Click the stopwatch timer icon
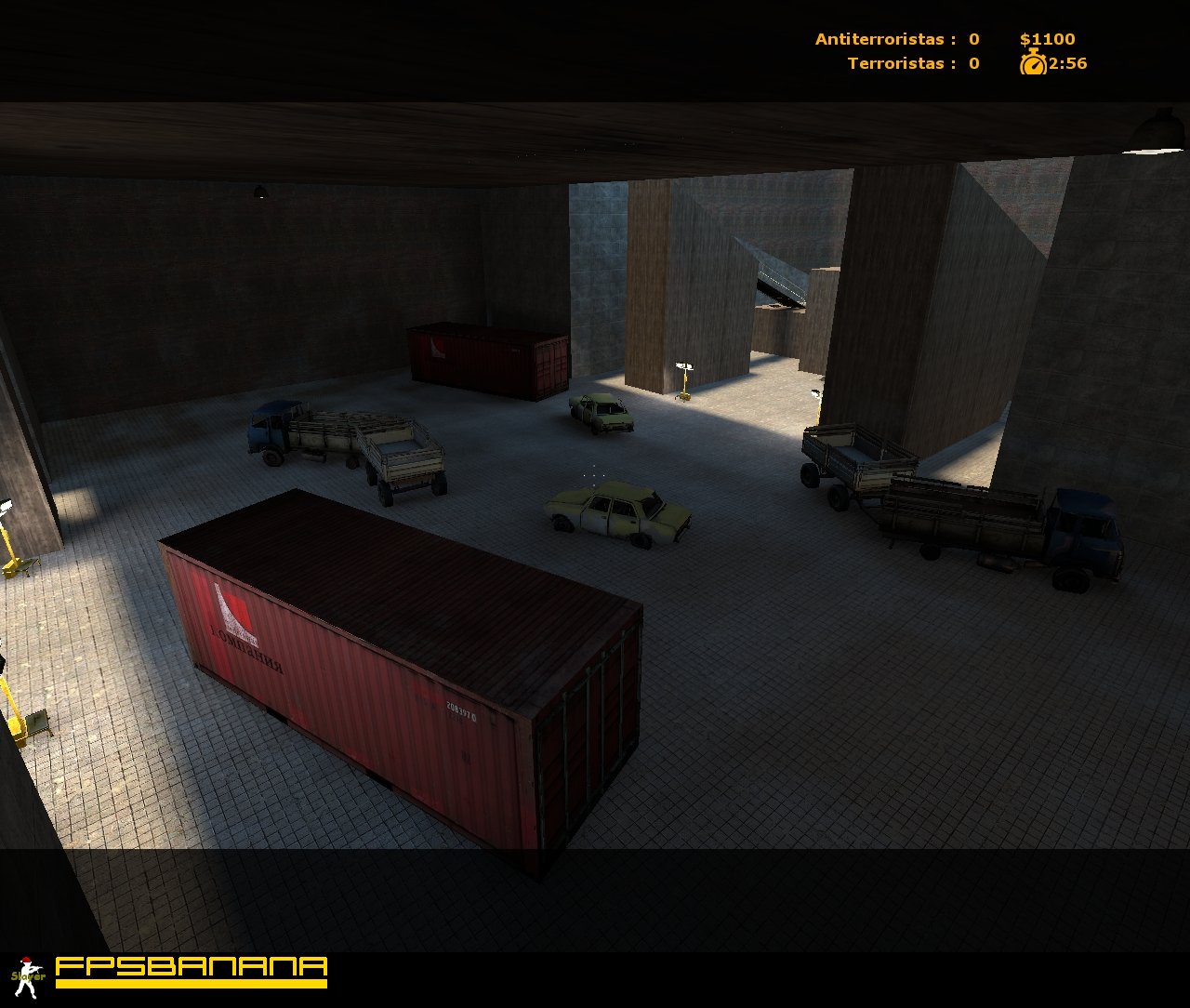 1032,64
